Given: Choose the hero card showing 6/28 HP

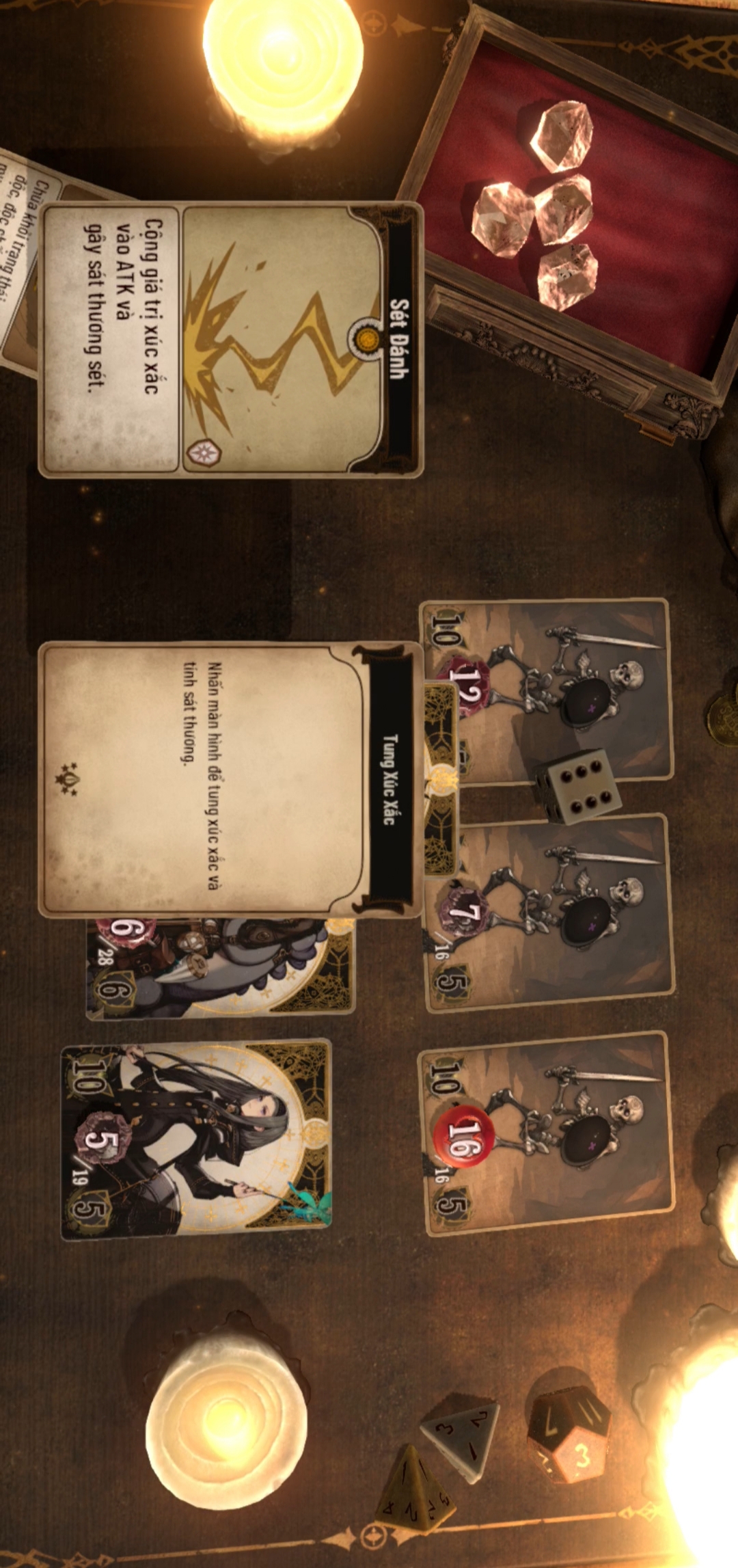Looking at the screenshot, I should [x=219, y=969].
